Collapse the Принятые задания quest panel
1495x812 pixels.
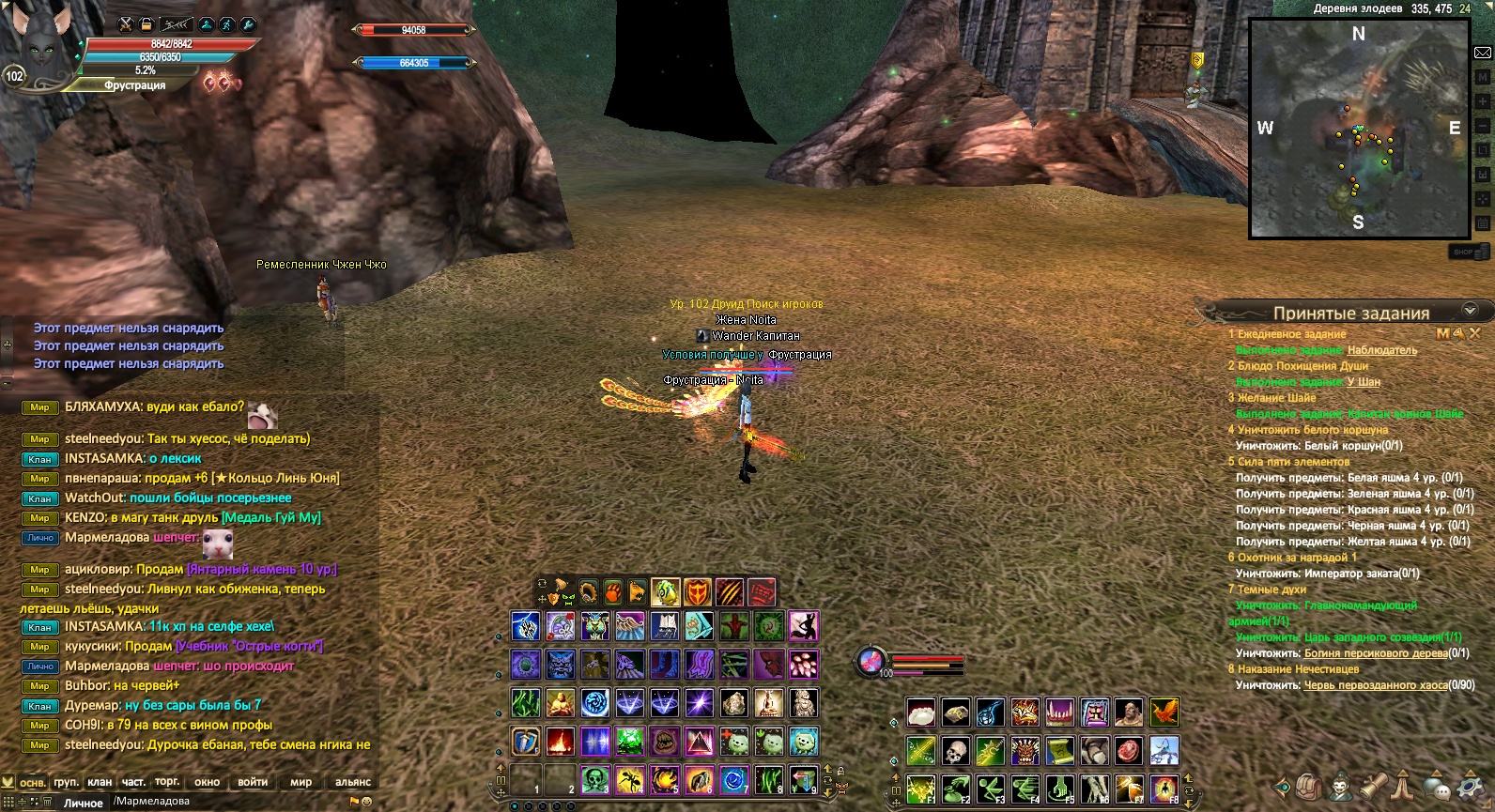tap(1471, 311)
